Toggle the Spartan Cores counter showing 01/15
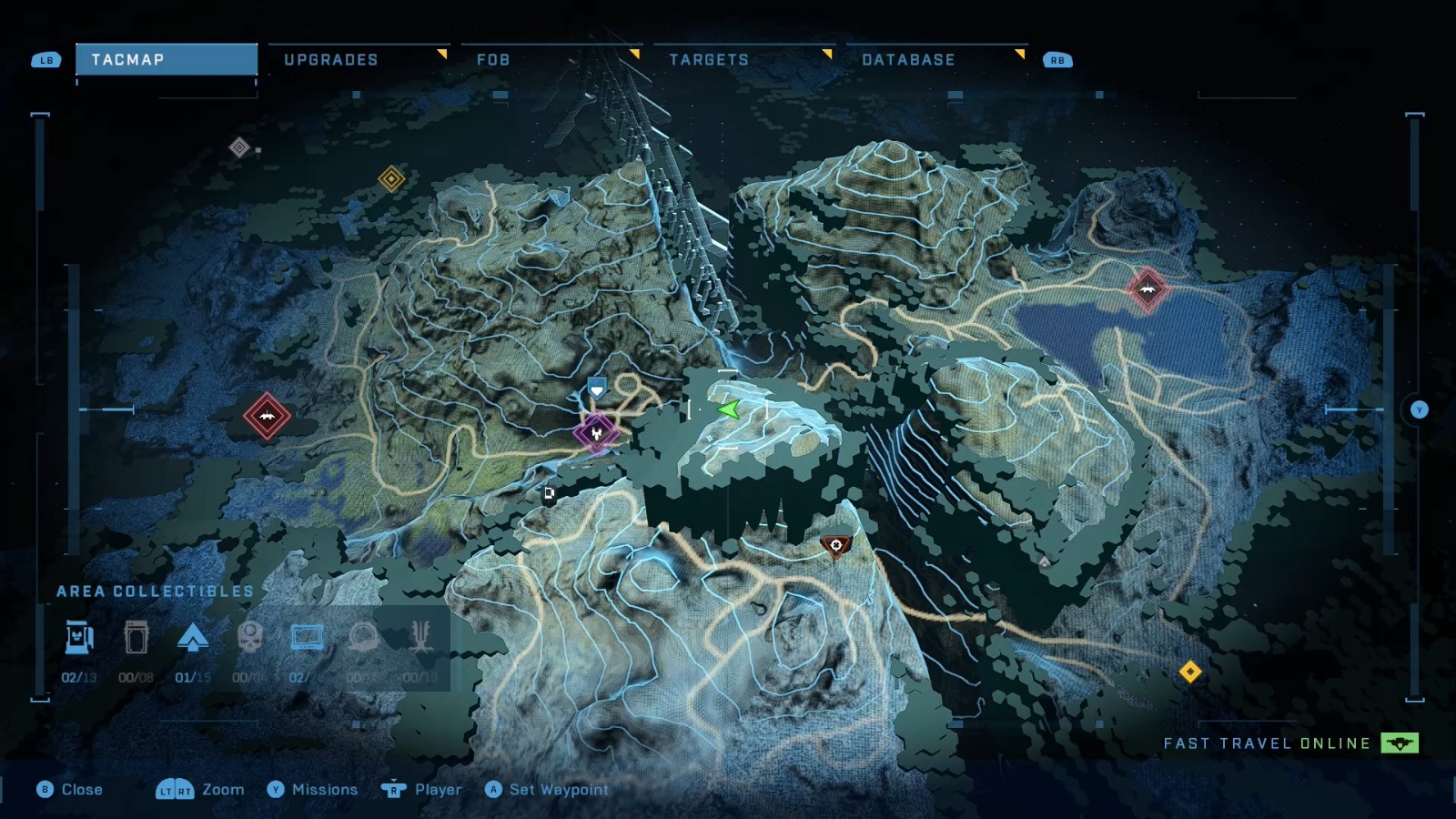This screenshot has width=1456, height=819. (x=194, y=677)
